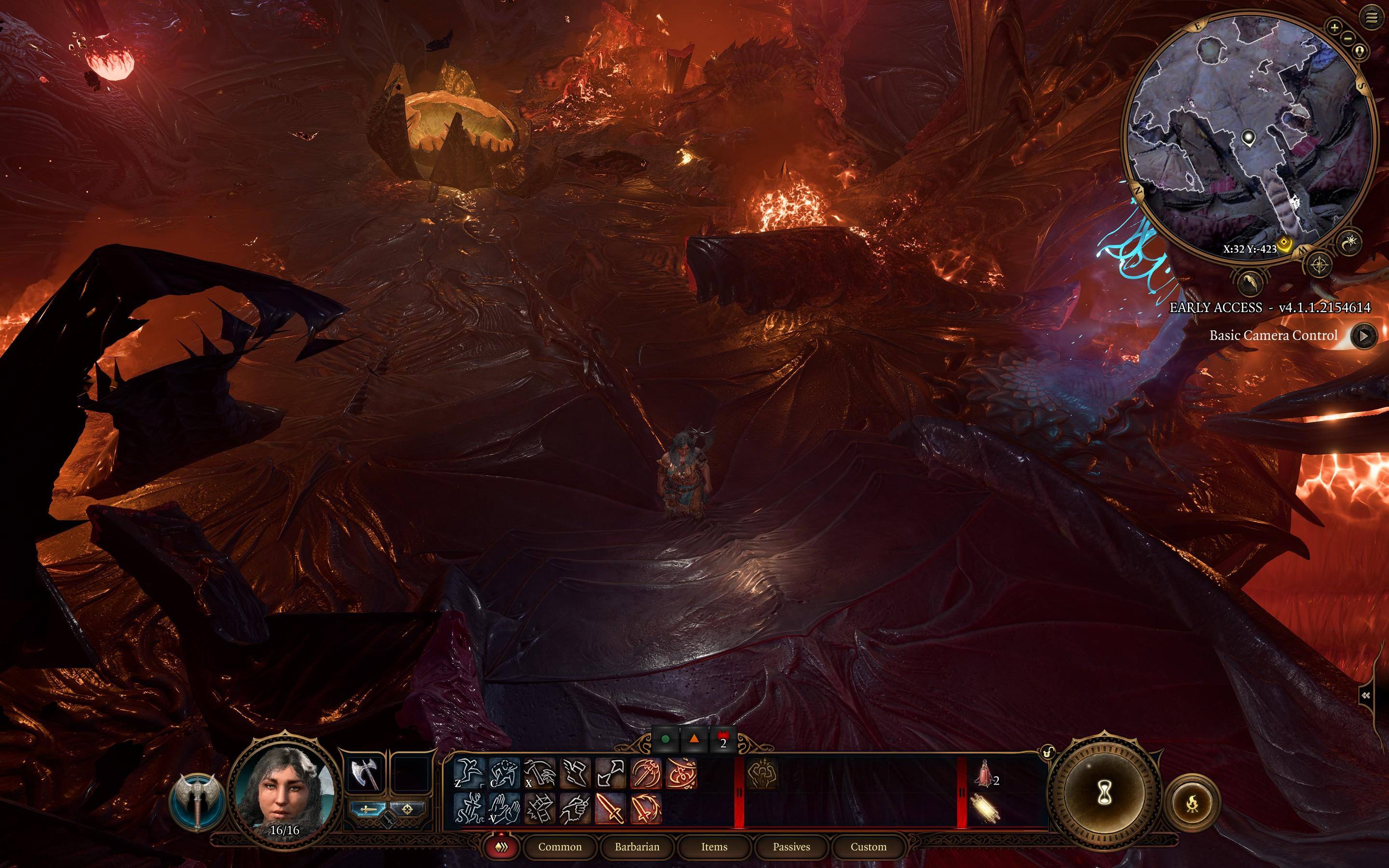Zoom out the minimap with minus button

(x=1349, y=39)
